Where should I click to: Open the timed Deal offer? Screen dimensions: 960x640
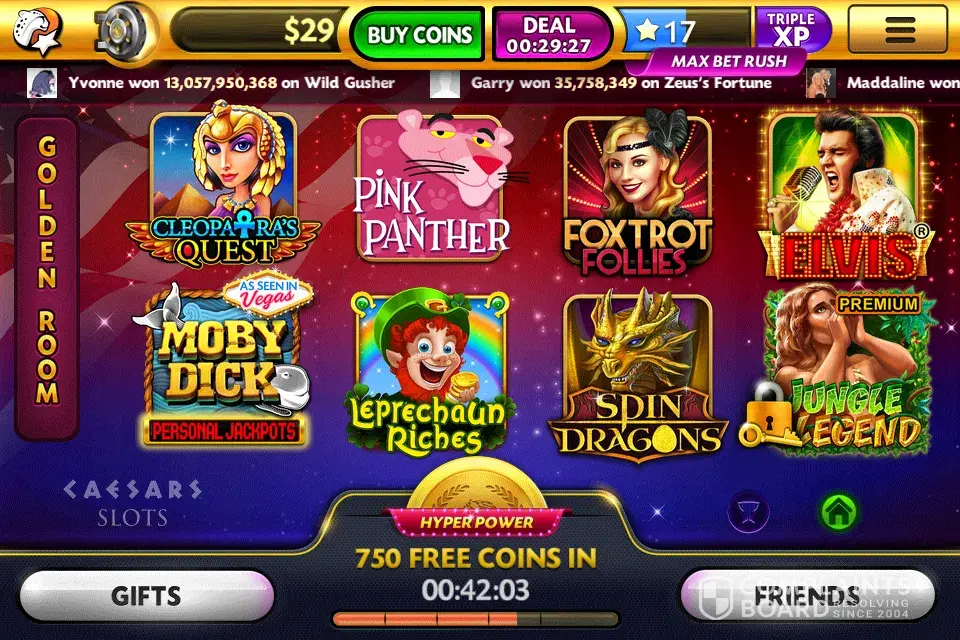click(x=550, y=34)
